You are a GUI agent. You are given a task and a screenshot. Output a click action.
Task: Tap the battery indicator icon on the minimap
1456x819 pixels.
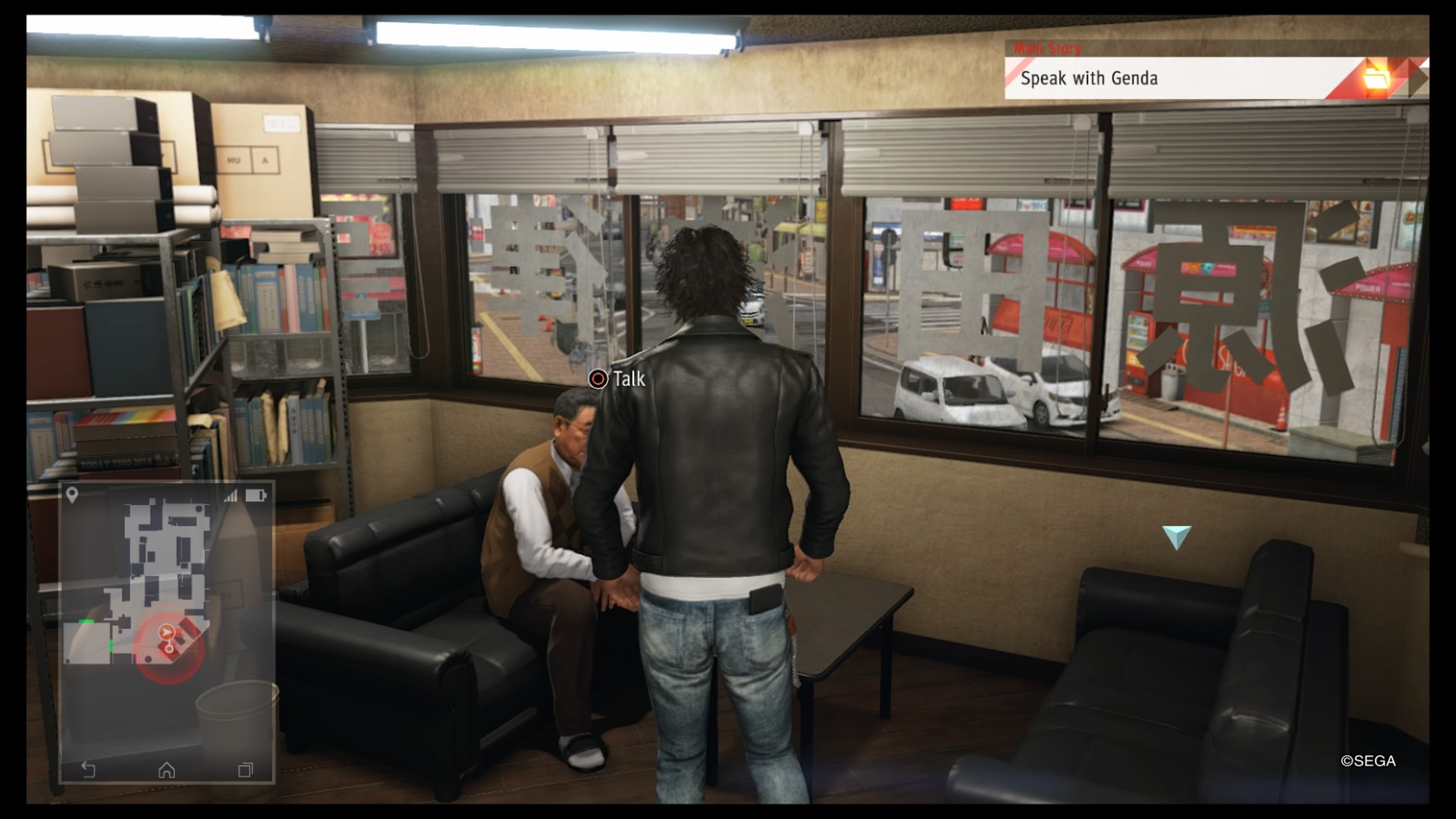255,496
